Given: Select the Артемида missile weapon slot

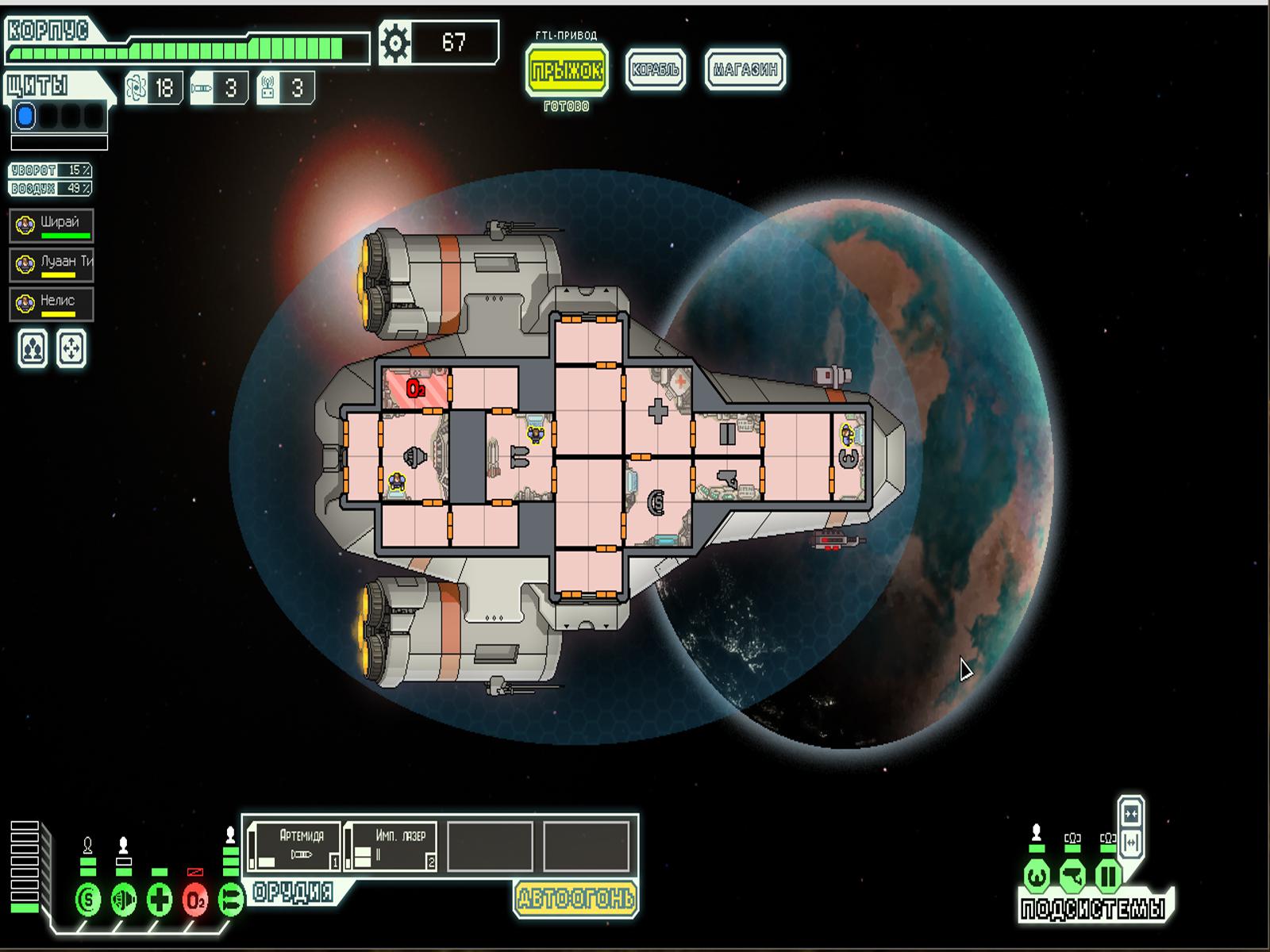Looking at the screenshot, I should pos(294,846).
